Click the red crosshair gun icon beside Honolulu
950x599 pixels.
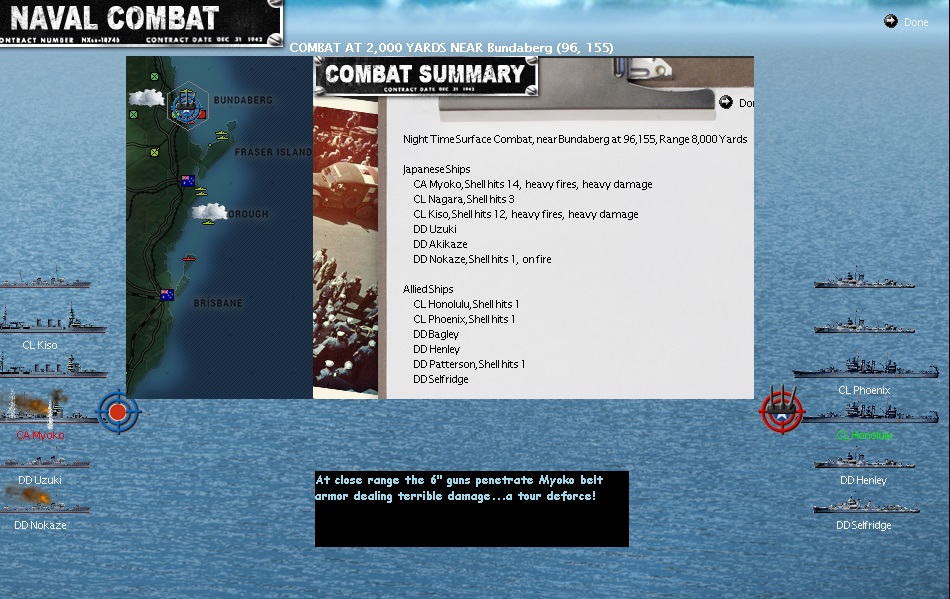(x=781, y=409)
